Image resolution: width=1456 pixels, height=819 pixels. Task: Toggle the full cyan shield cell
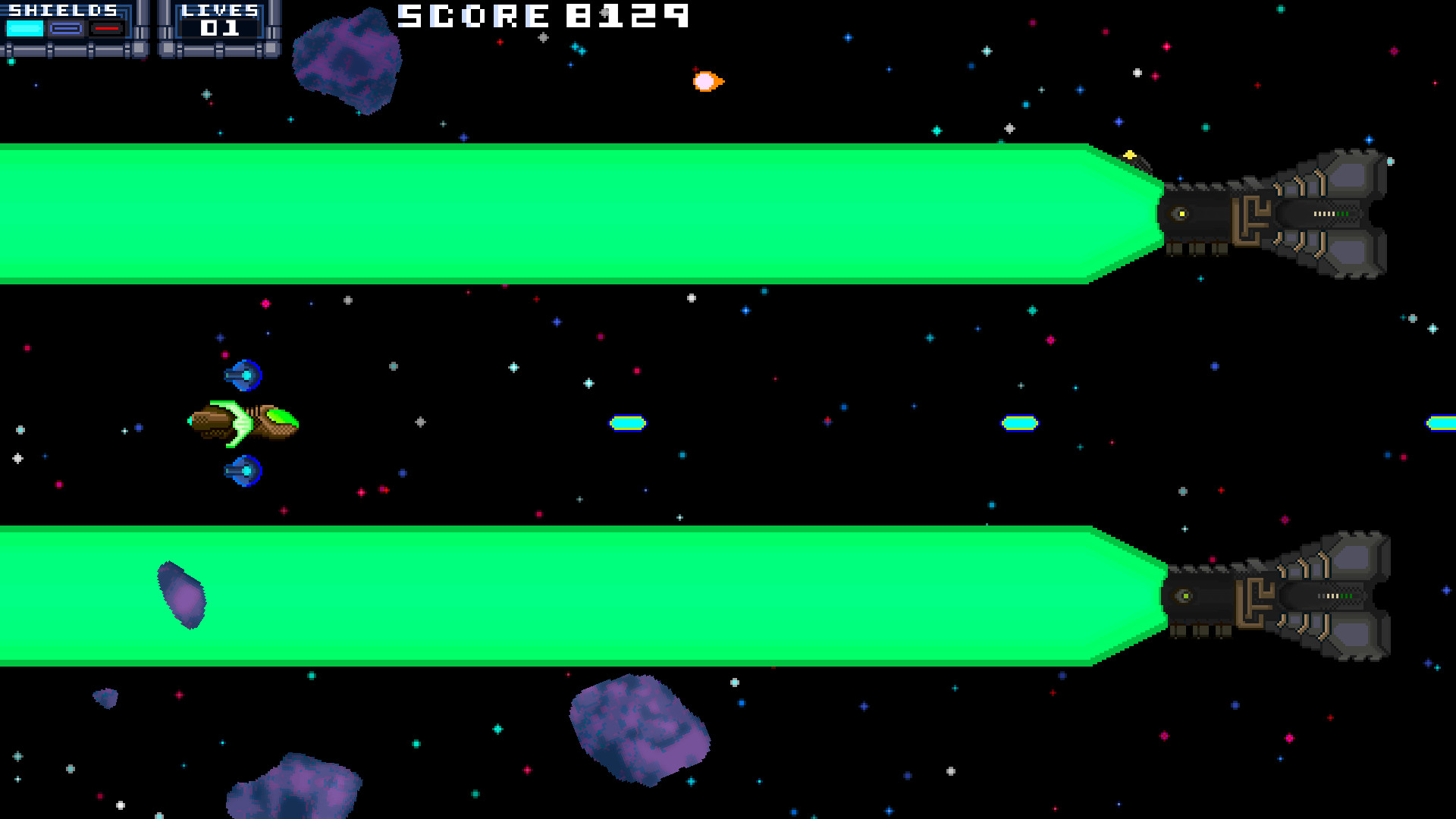click(x=25, y=27)
